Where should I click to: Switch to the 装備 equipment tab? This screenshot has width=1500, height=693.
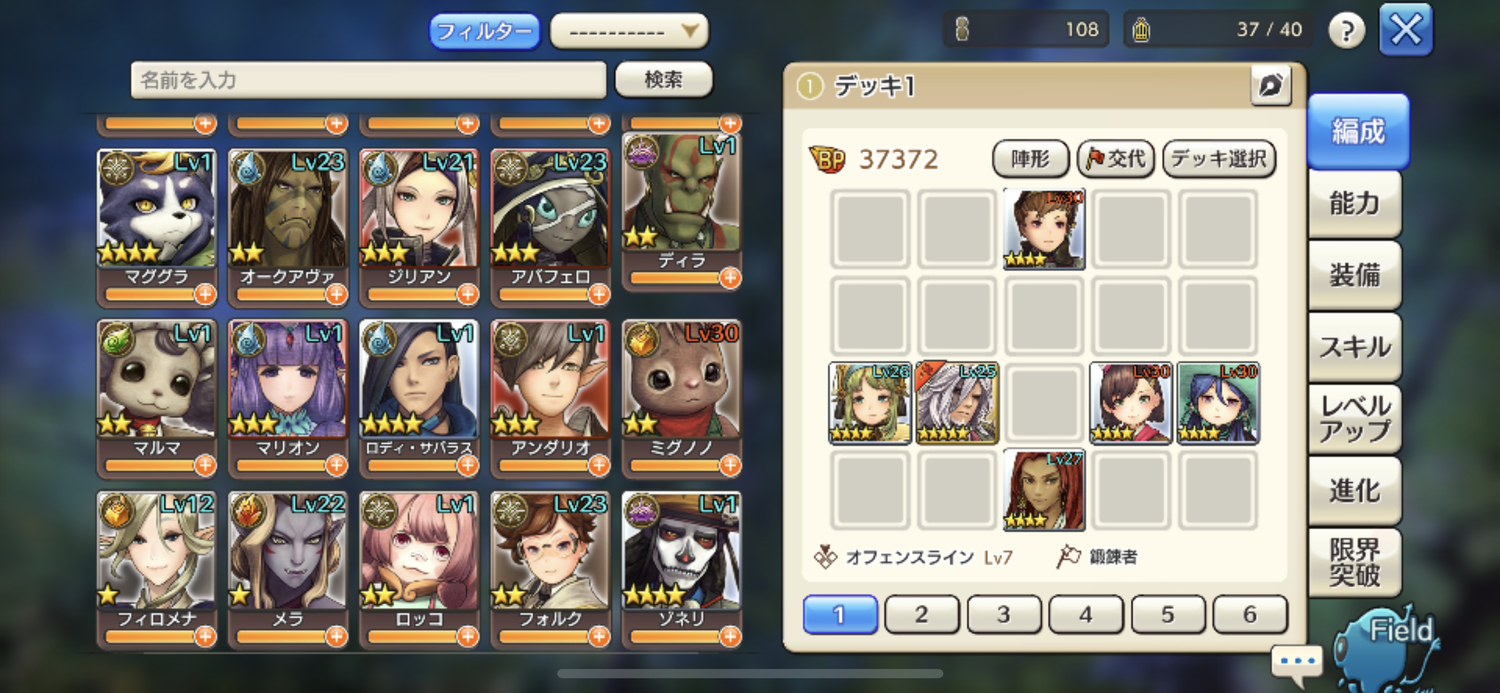pos(1354,276)
